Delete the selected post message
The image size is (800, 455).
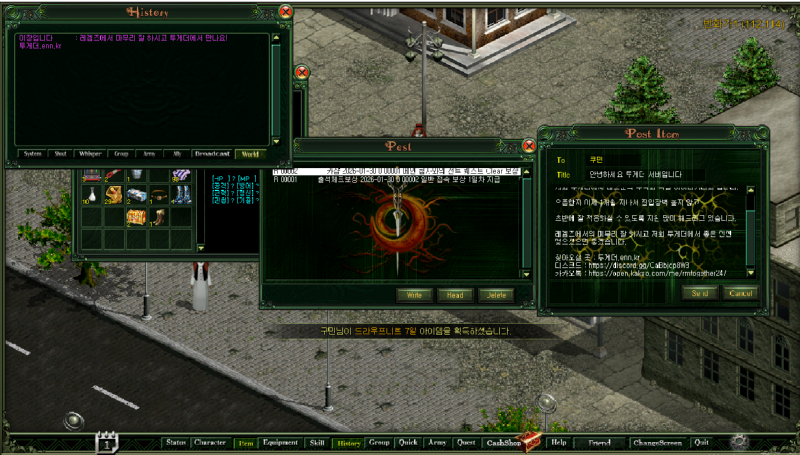coord(492,295)
